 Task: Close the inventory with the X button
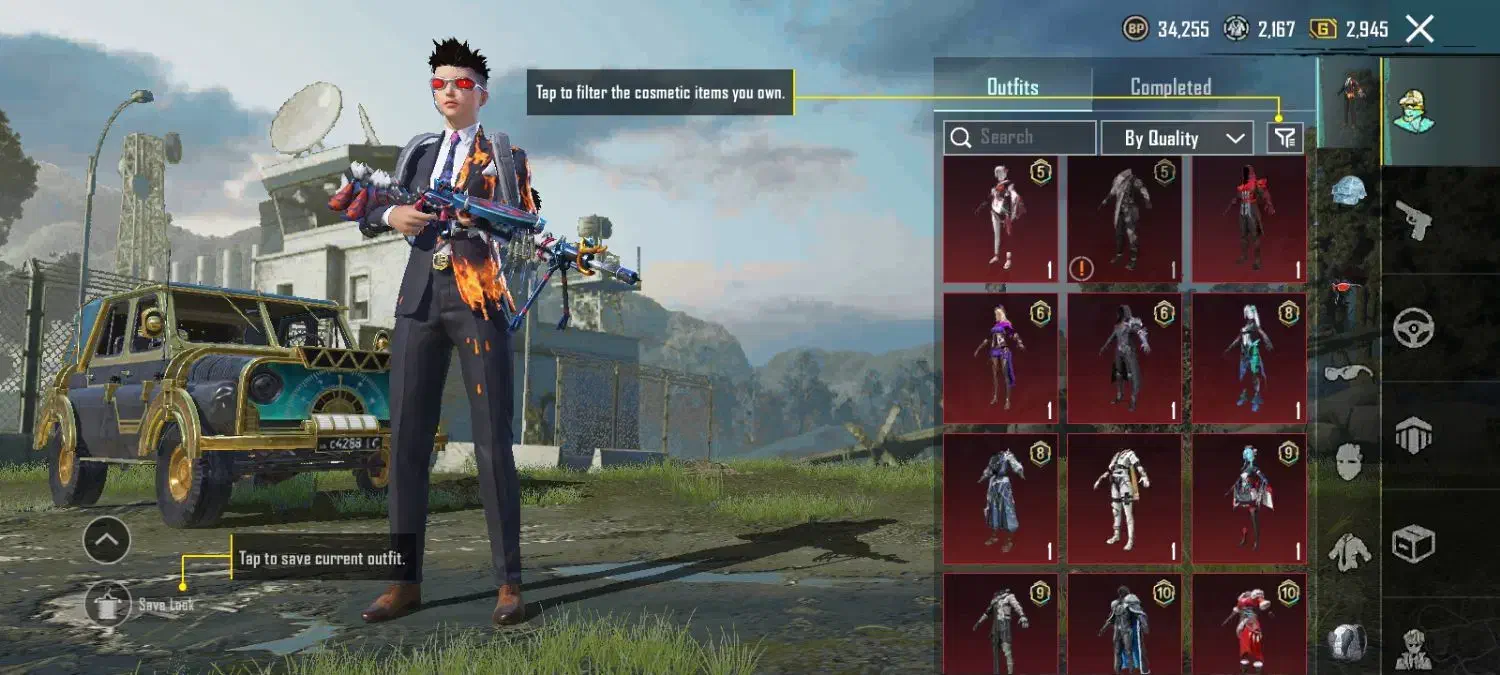[x=1420, y=29]
